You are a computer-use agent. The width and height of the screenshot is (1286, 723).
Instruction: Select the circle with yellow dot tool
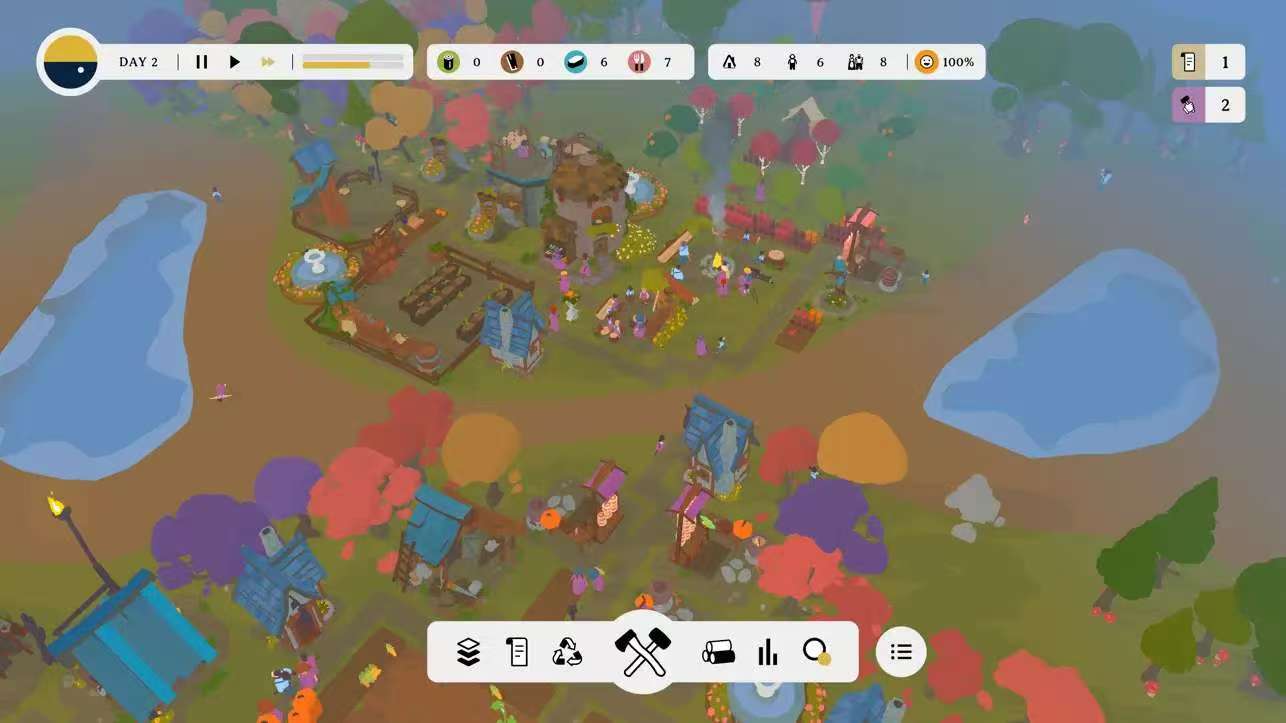click(817, 653)
